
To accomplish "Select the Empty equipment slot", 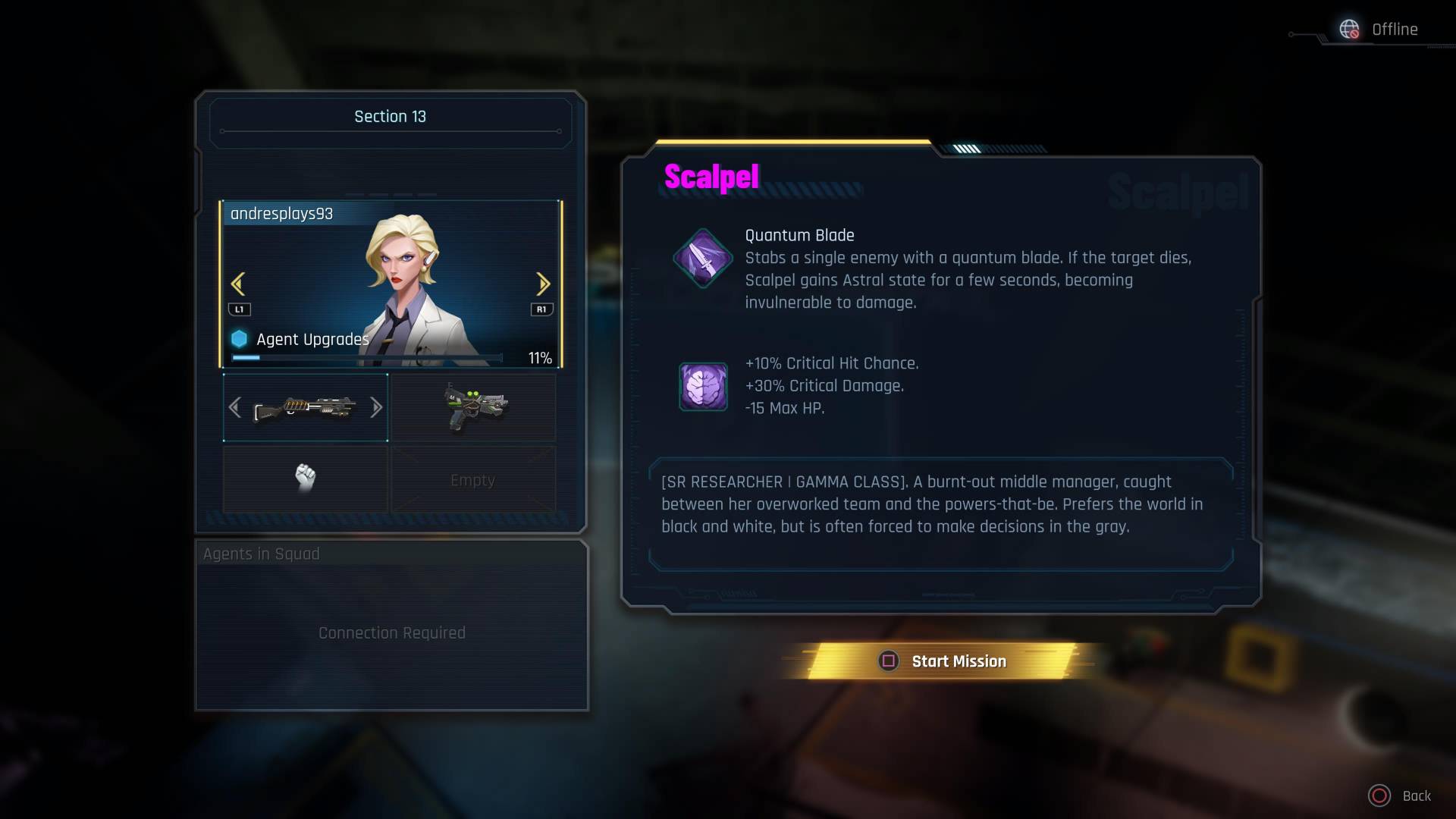I will tap(473, 479).
